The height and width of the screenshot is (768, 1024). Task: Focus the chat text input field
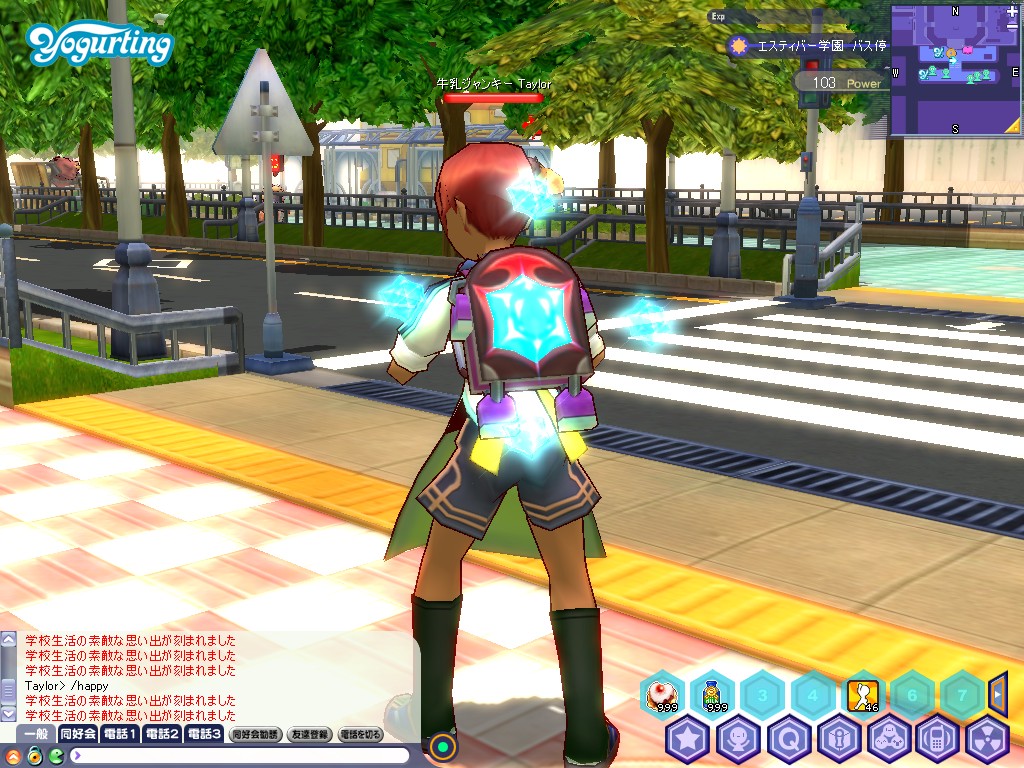pyautogui.click(x=240, y=755)
